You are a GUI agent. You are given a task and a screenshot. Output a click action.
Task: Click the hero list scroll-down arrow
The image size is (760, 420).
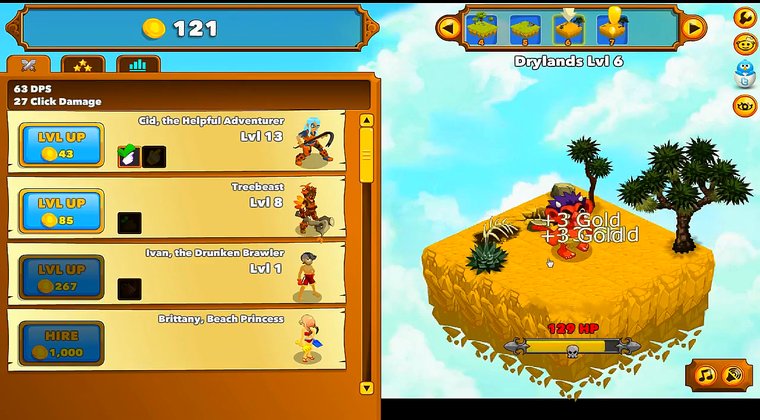coord(366,387)
